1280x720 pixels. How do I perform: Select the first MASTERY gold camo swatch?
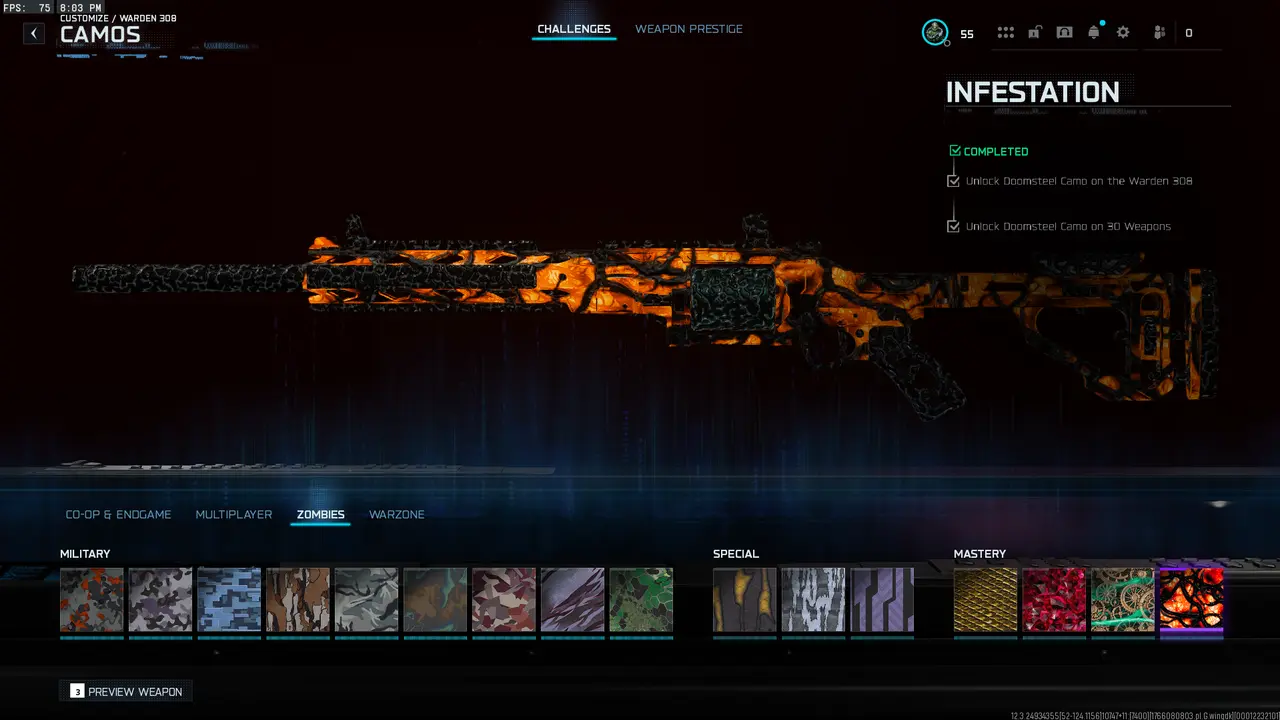coord(985,600)
